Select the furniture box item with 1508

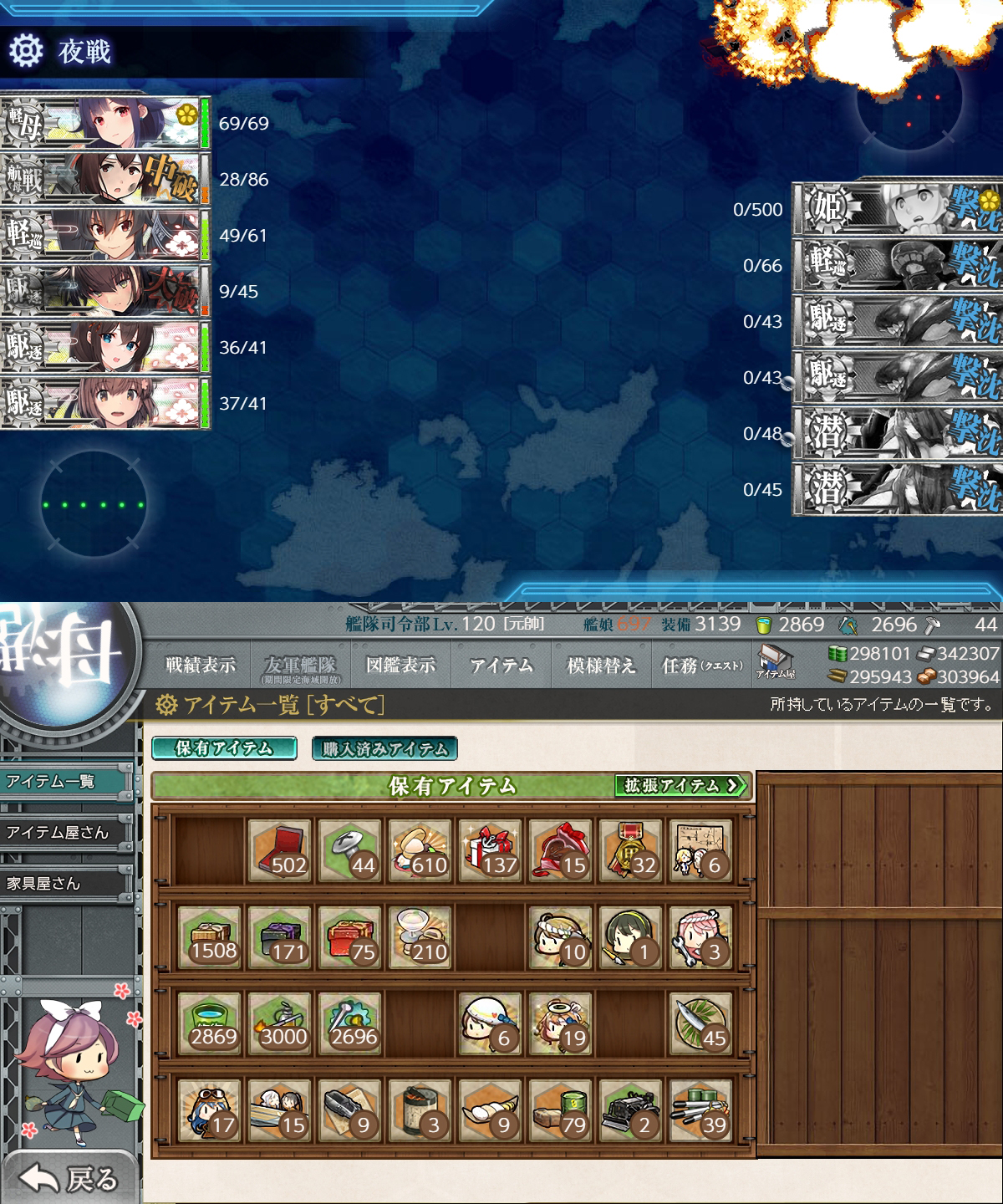pyautogui.click(x=210, y=937)
